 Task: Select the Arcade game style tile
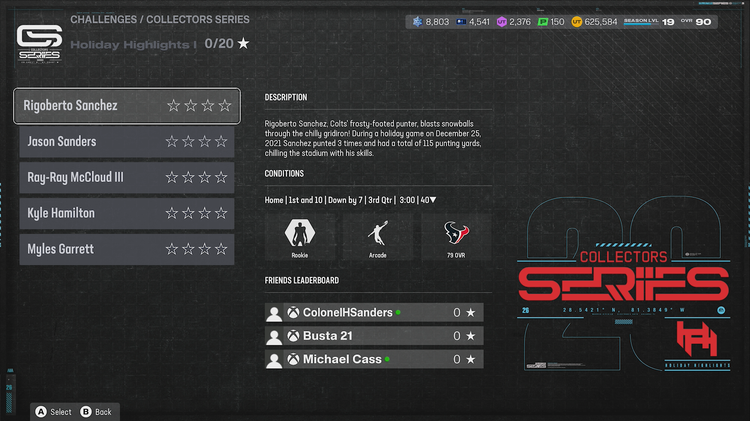376,238
